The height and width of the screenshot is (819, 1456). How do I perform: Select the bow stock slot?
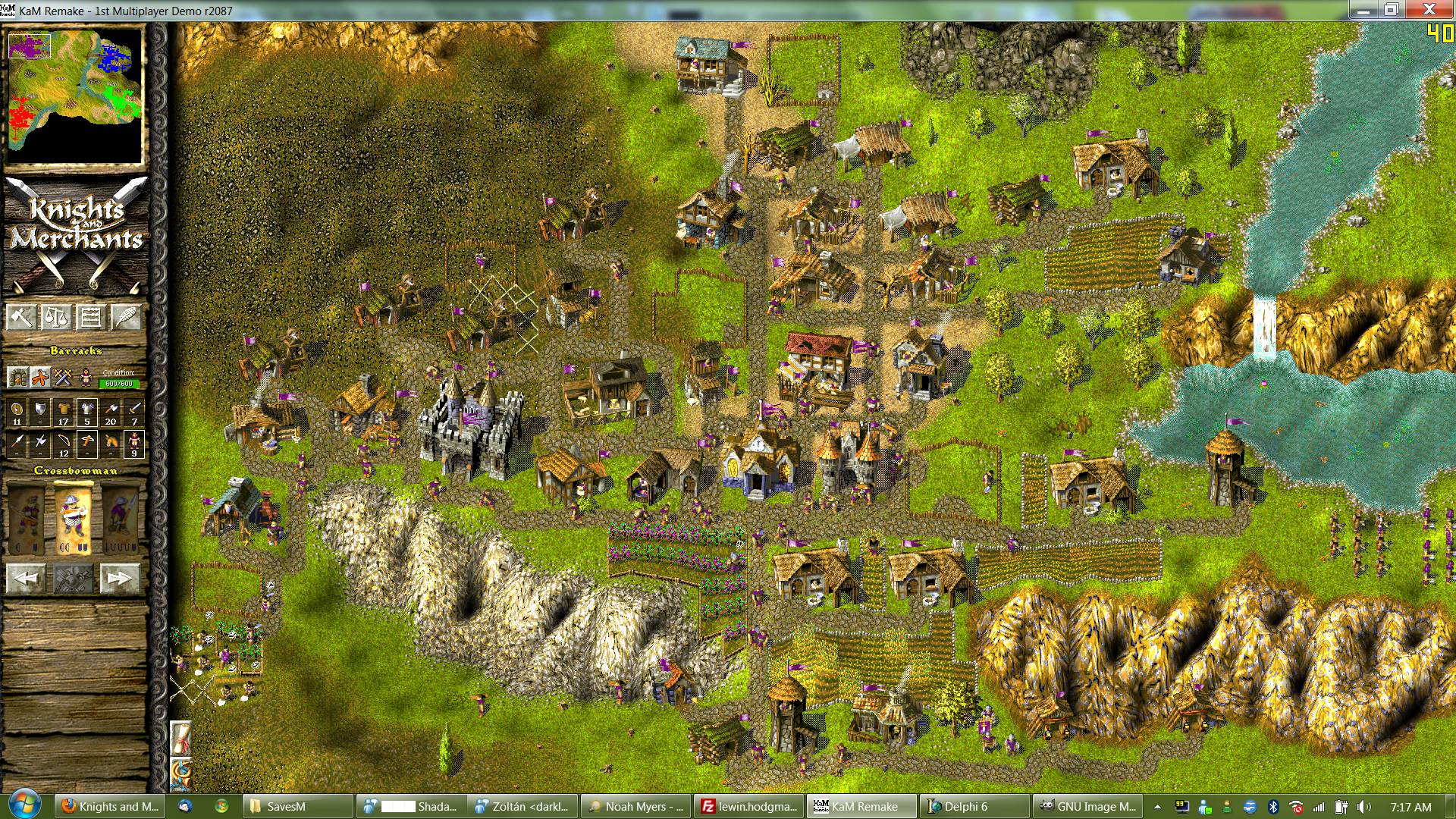pyautogui.click(x=64, y=444)
